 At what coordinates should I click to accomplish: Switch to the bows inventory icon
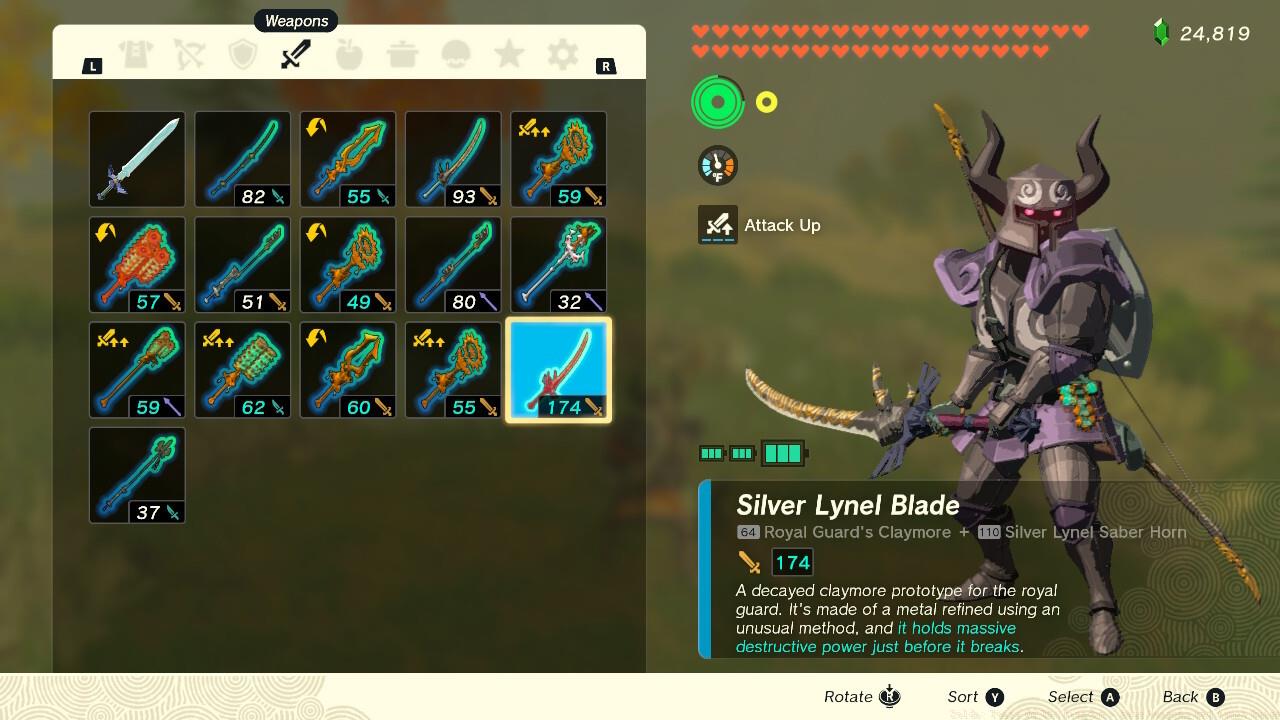click(190, 55)
